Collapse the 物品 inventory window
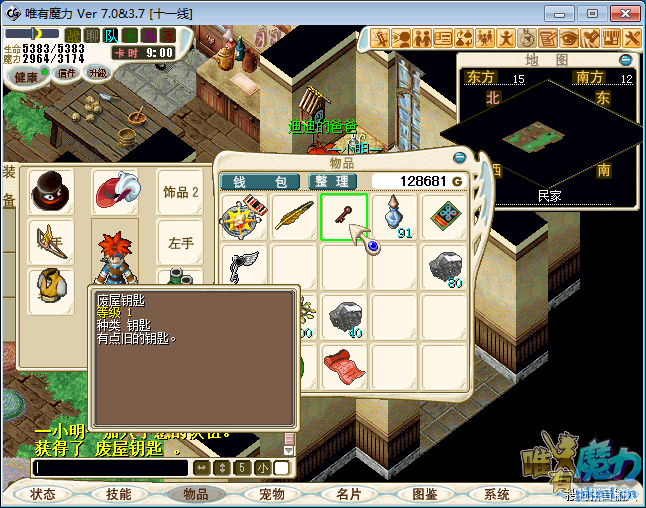 click(459, 157)
